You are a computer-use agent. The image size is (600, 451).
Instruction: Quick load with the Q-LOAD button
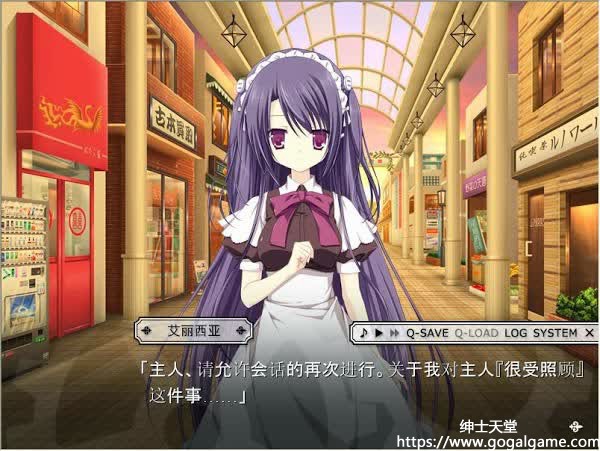click(476, 332)
